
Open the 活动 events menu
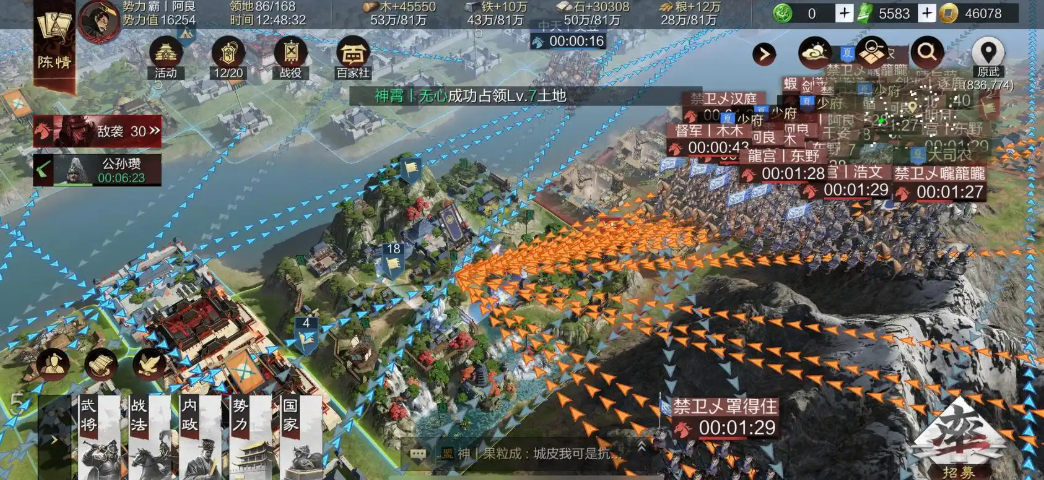(x=166, y=55)
